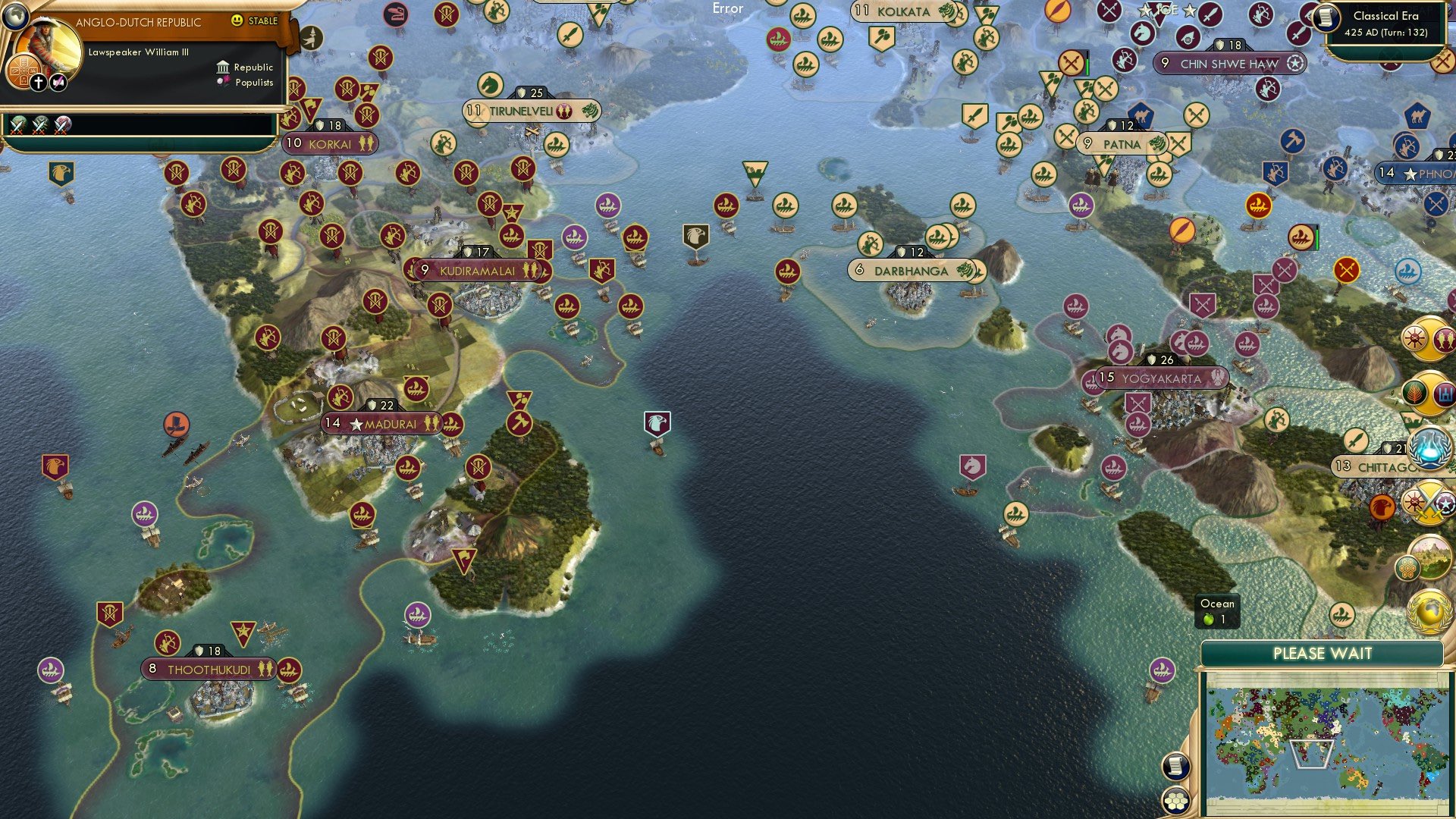Select the religion cross icon under the leader portrait
This screenshot has width=1456, height=819.
click(x=39, y=81)
